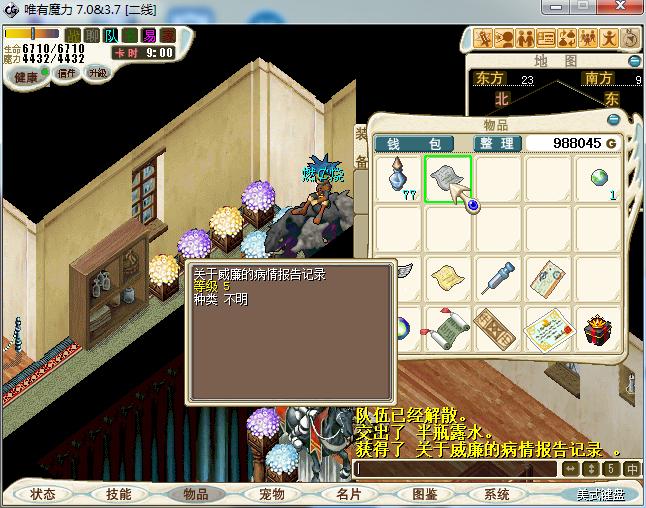Click the chat input box
The image size is (646, 508).
tap(455, 468)
